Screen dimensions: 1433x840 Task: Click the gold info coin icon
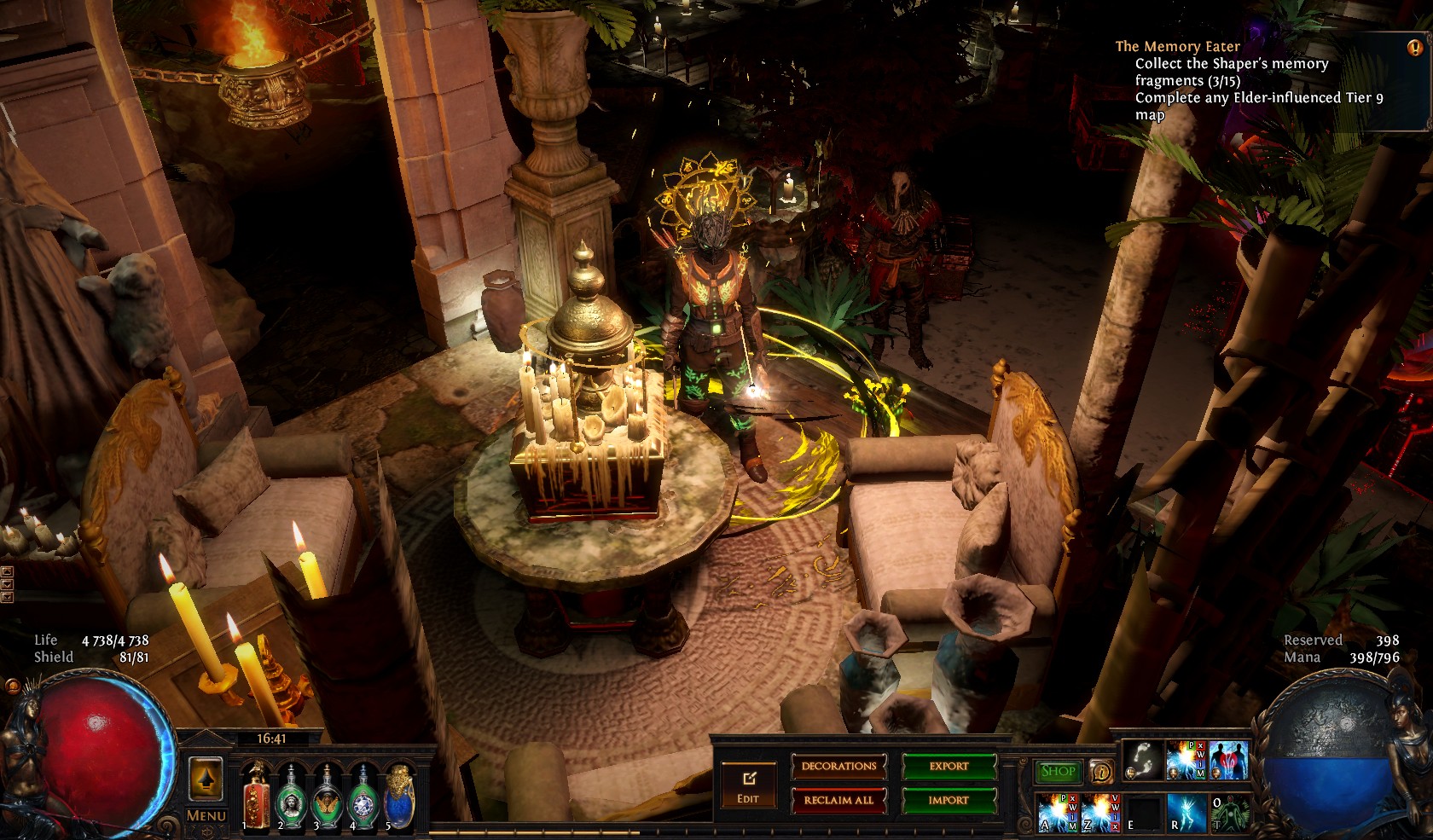click(x=1101, y=772)
